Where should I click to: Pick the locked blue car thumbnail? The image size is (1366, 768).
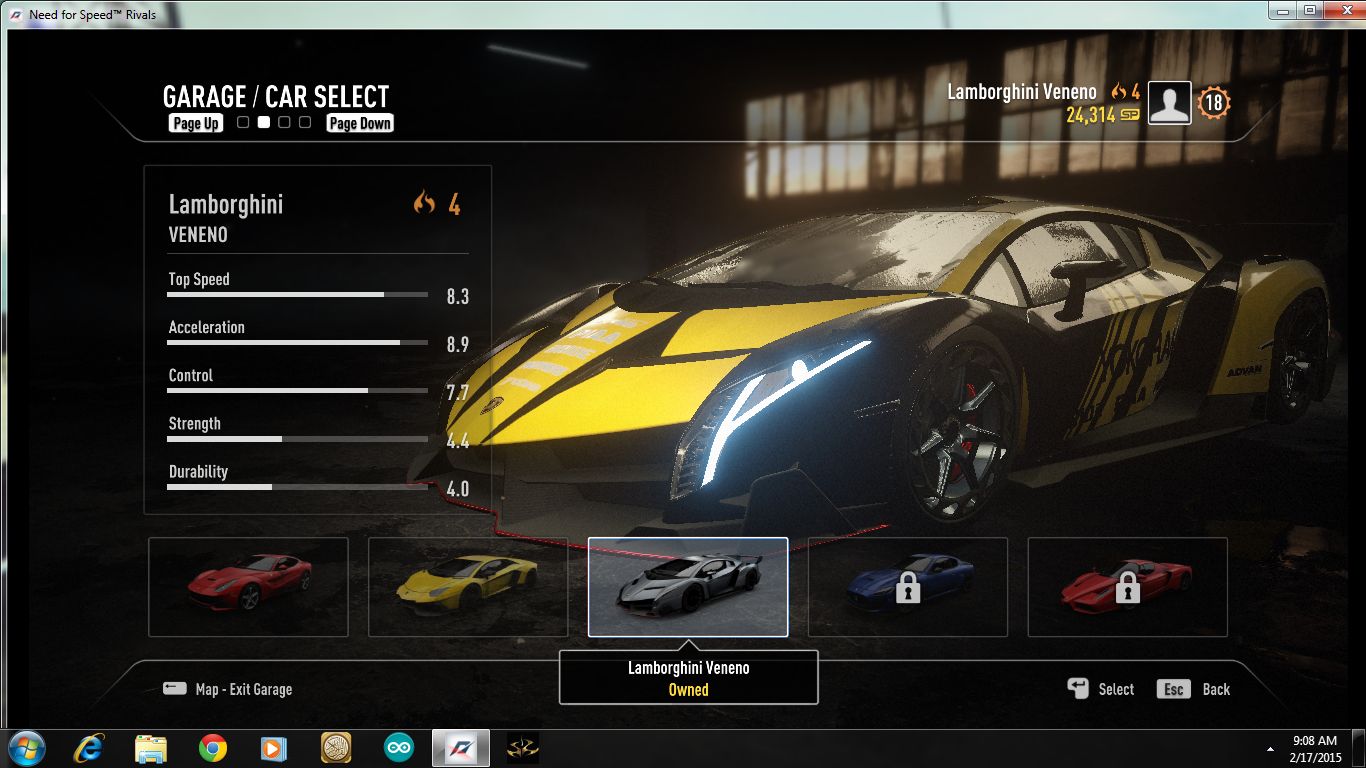coord(908,587)
